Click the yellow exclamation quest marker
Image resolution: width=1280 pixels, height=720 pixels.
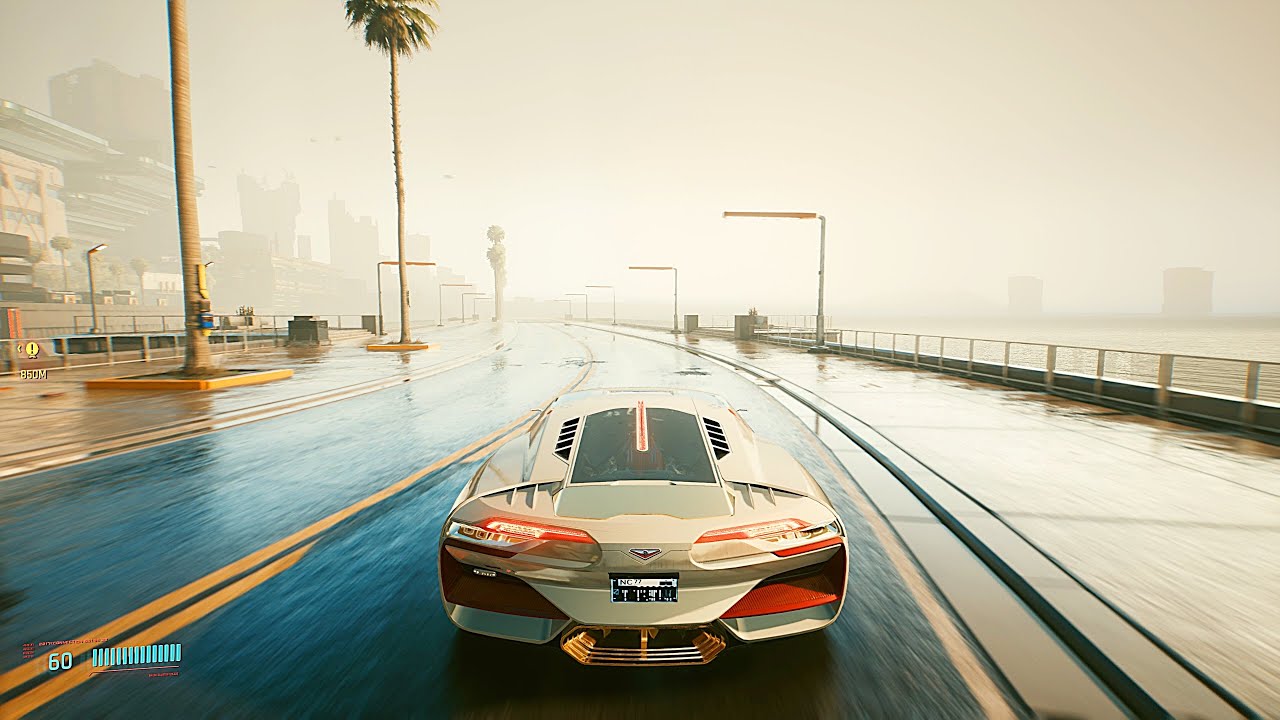pyautogui.click(x=32, y=349)
